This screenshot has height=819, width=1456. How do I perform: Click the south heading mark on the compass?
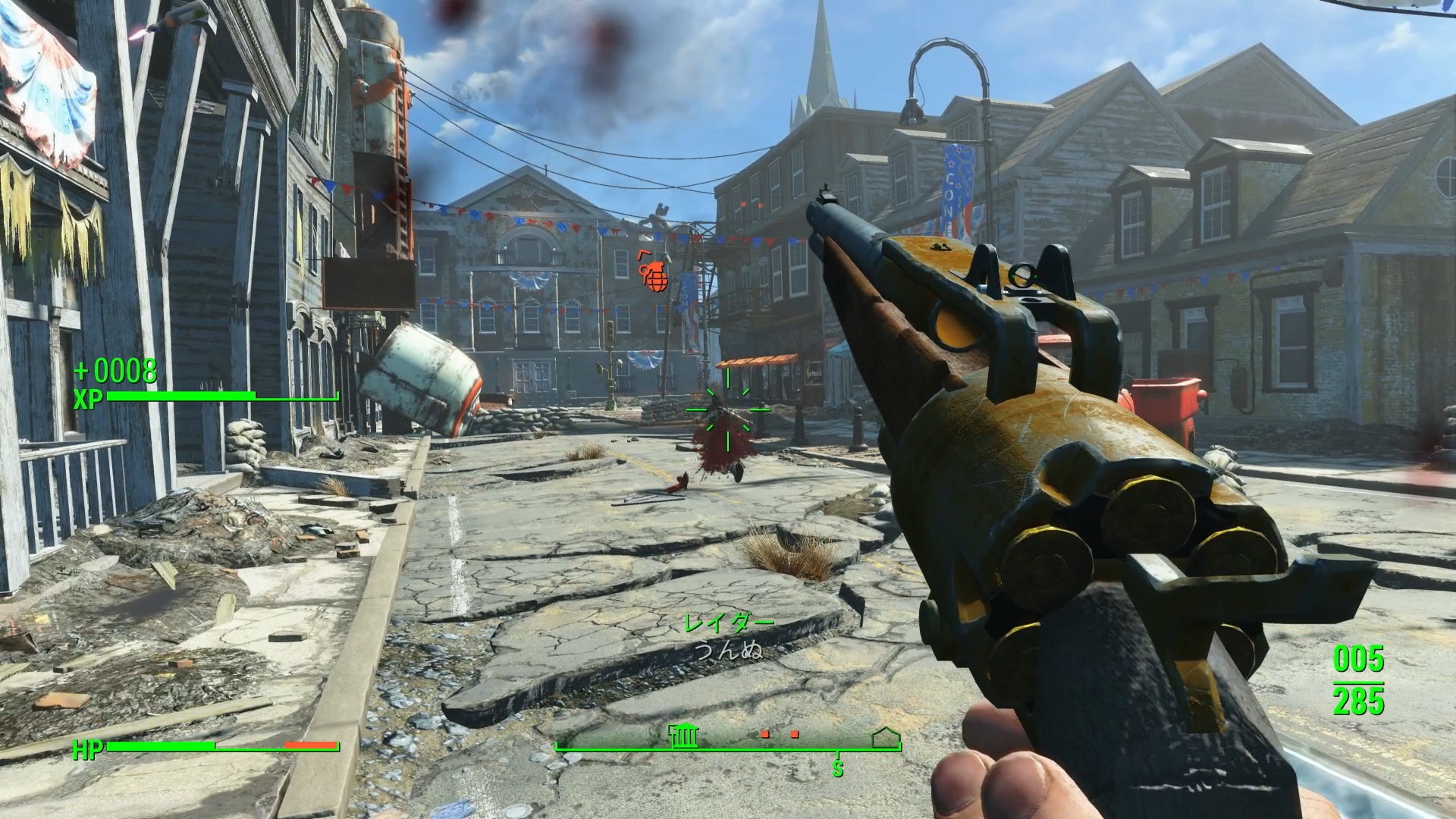pos(838,769)
